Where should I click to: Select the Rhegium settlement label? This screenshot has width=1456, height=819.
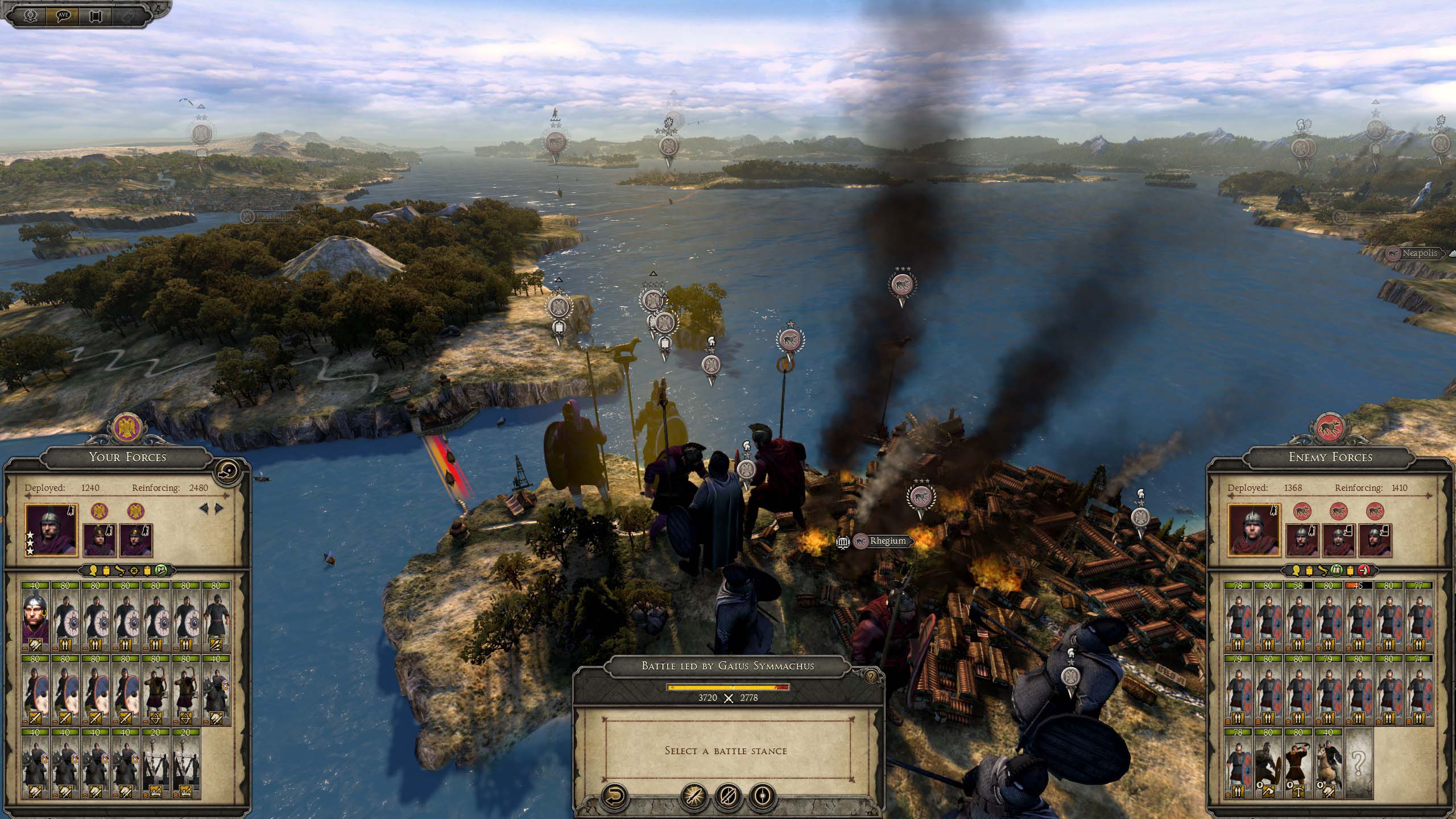pos(887,541)
